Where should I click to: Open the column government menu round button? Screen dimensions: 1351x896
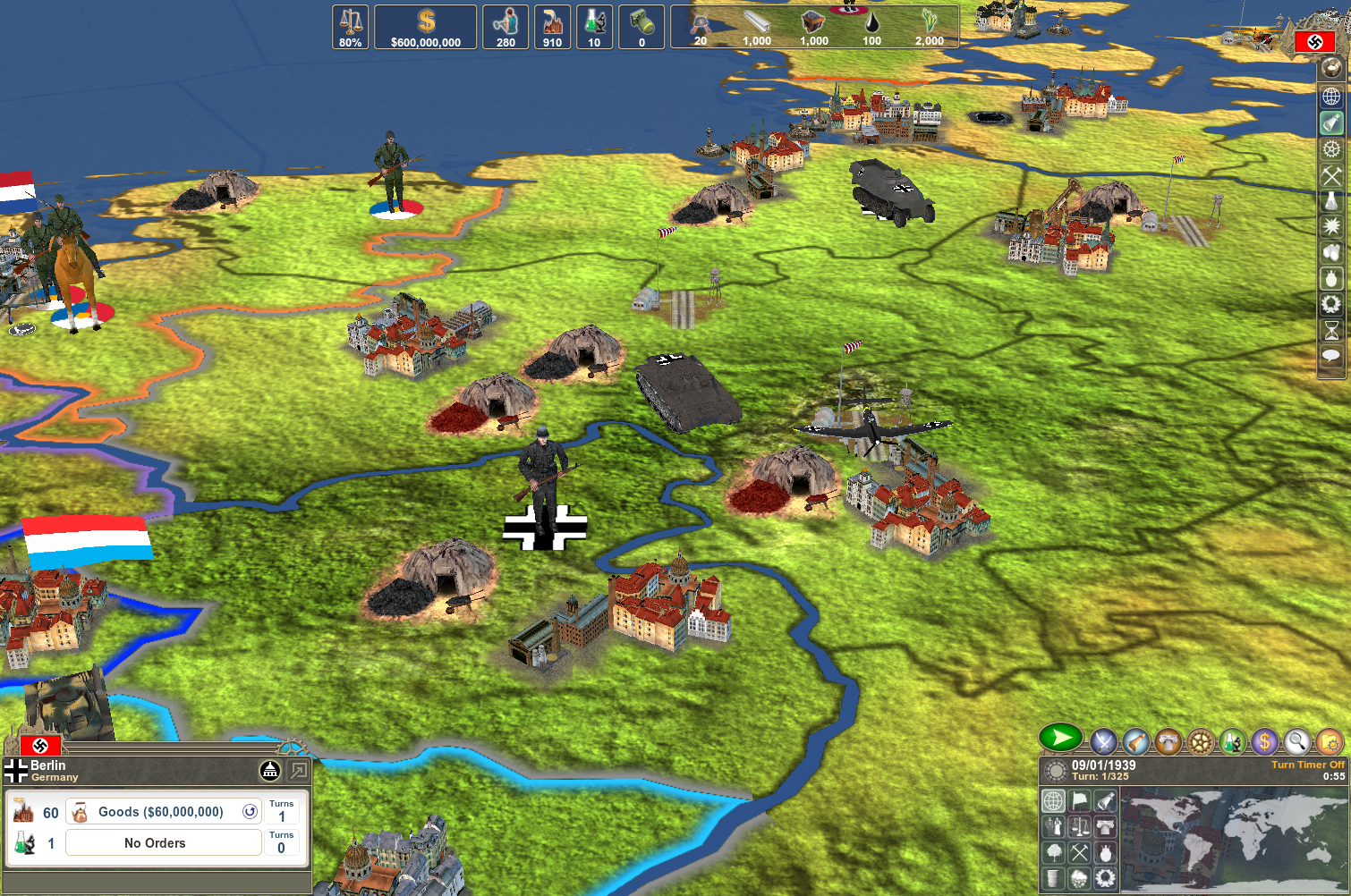coord(1167,741)
